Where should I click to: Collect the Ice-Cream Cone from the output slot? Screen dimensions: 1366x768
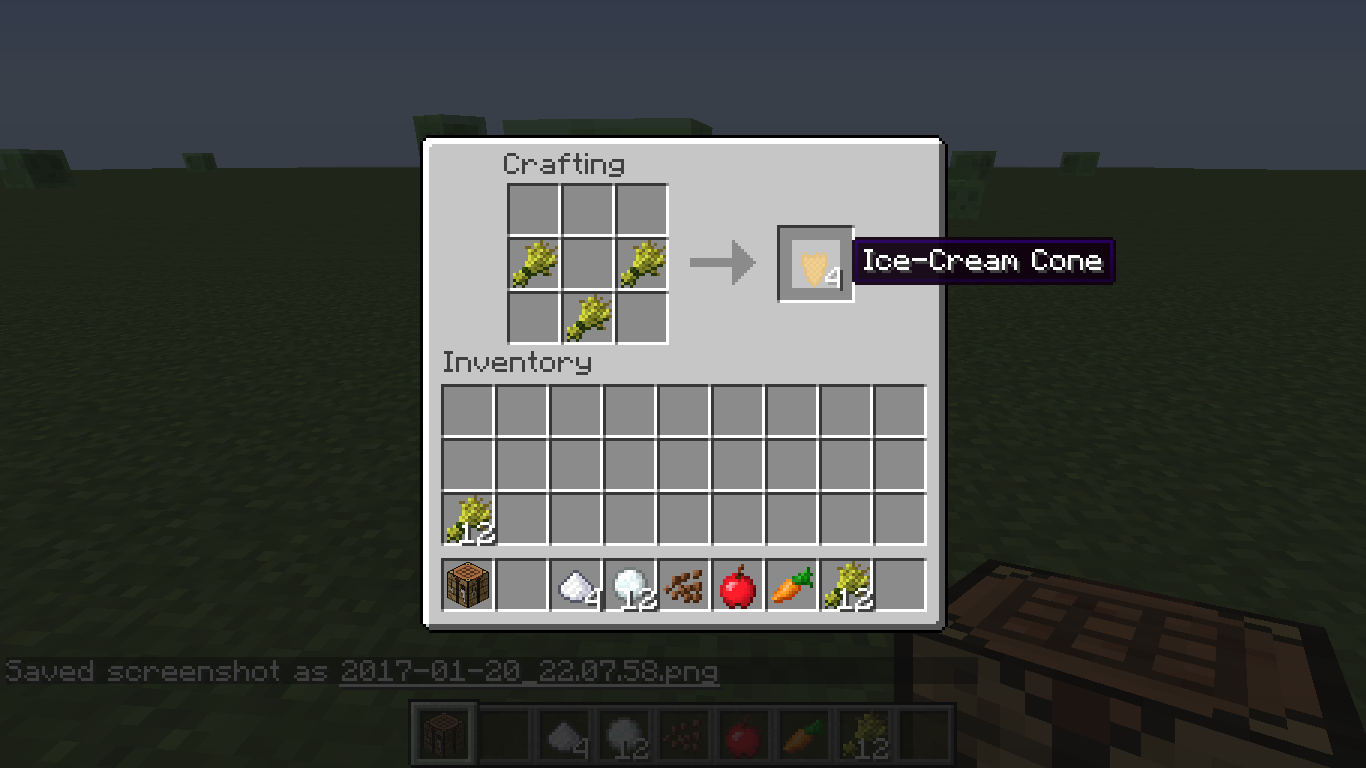[x=815, y=263]
